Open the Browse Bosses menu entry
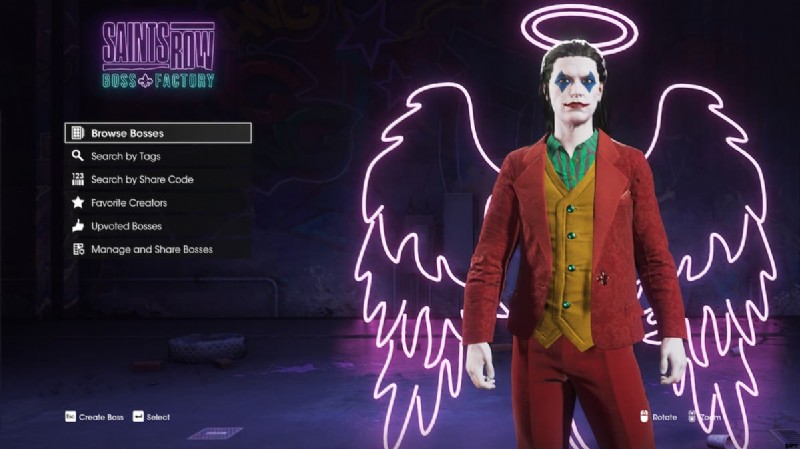This screenshot has height=449, width=800. pos(158,133)
